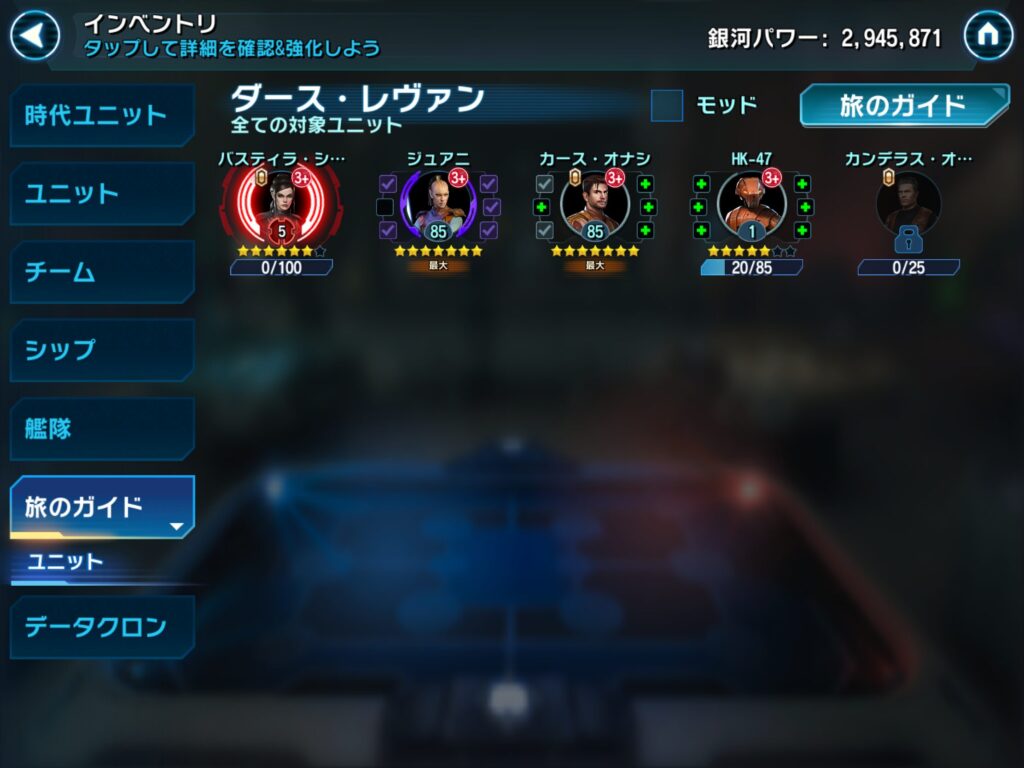Switch to the シップ section

pyautogui.click(x=102, y=350)
